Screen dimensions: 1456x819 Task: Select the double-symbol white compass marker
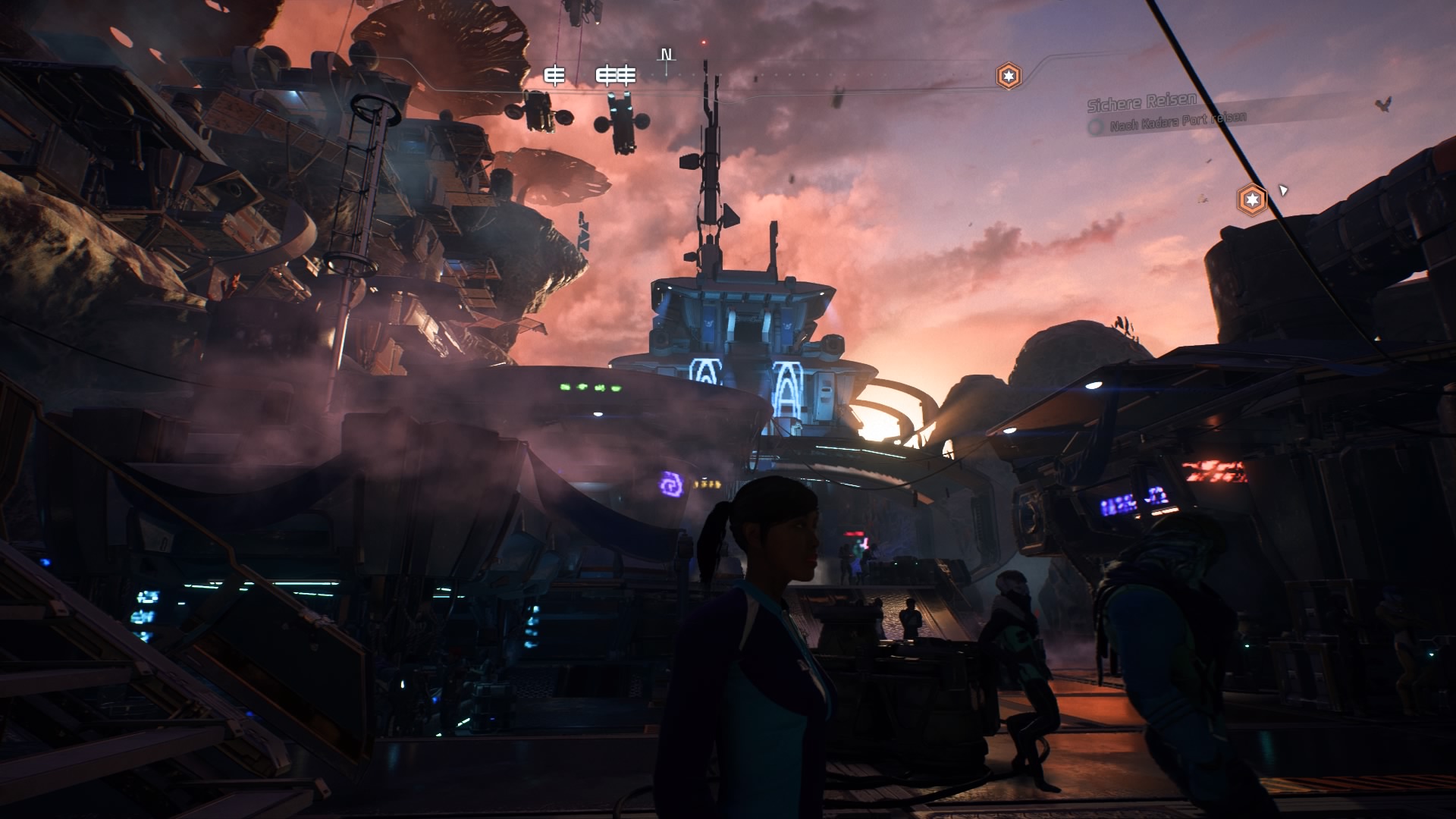click(x=615, y=75)
